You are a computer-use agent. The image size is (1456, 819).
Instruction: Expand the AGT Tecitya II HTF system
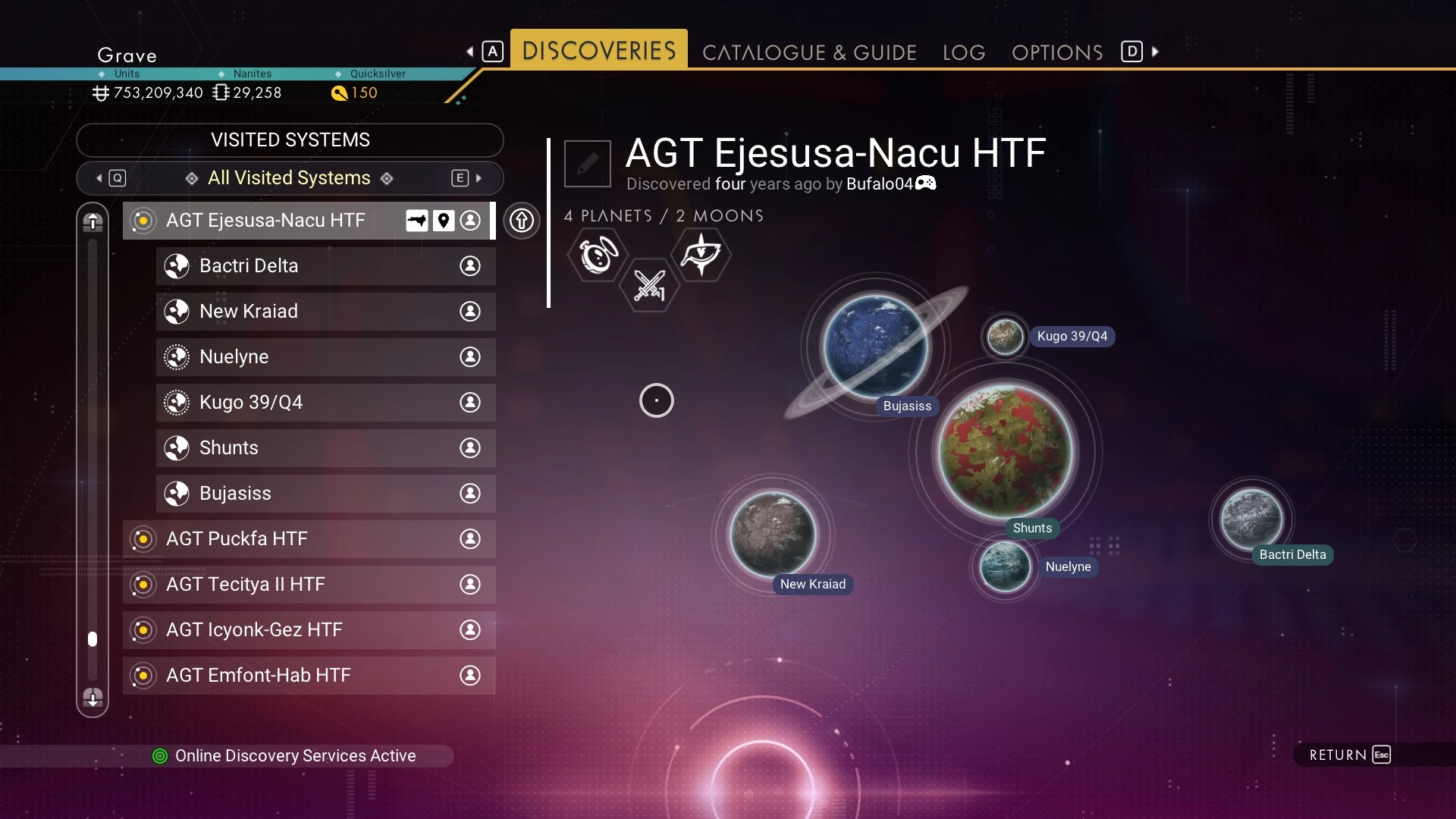(246, 585)
